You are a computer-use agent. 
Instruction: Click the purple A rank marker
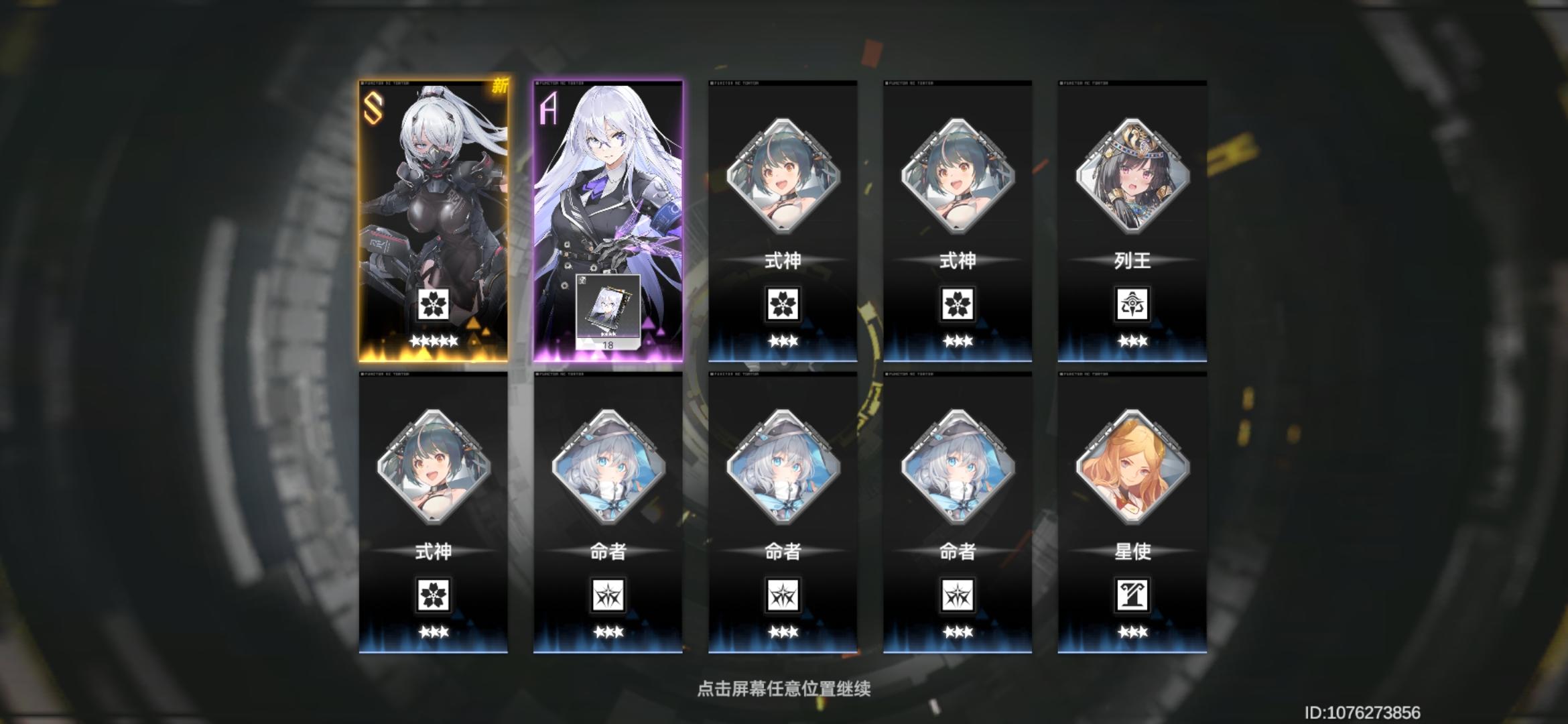click(547, 109)
